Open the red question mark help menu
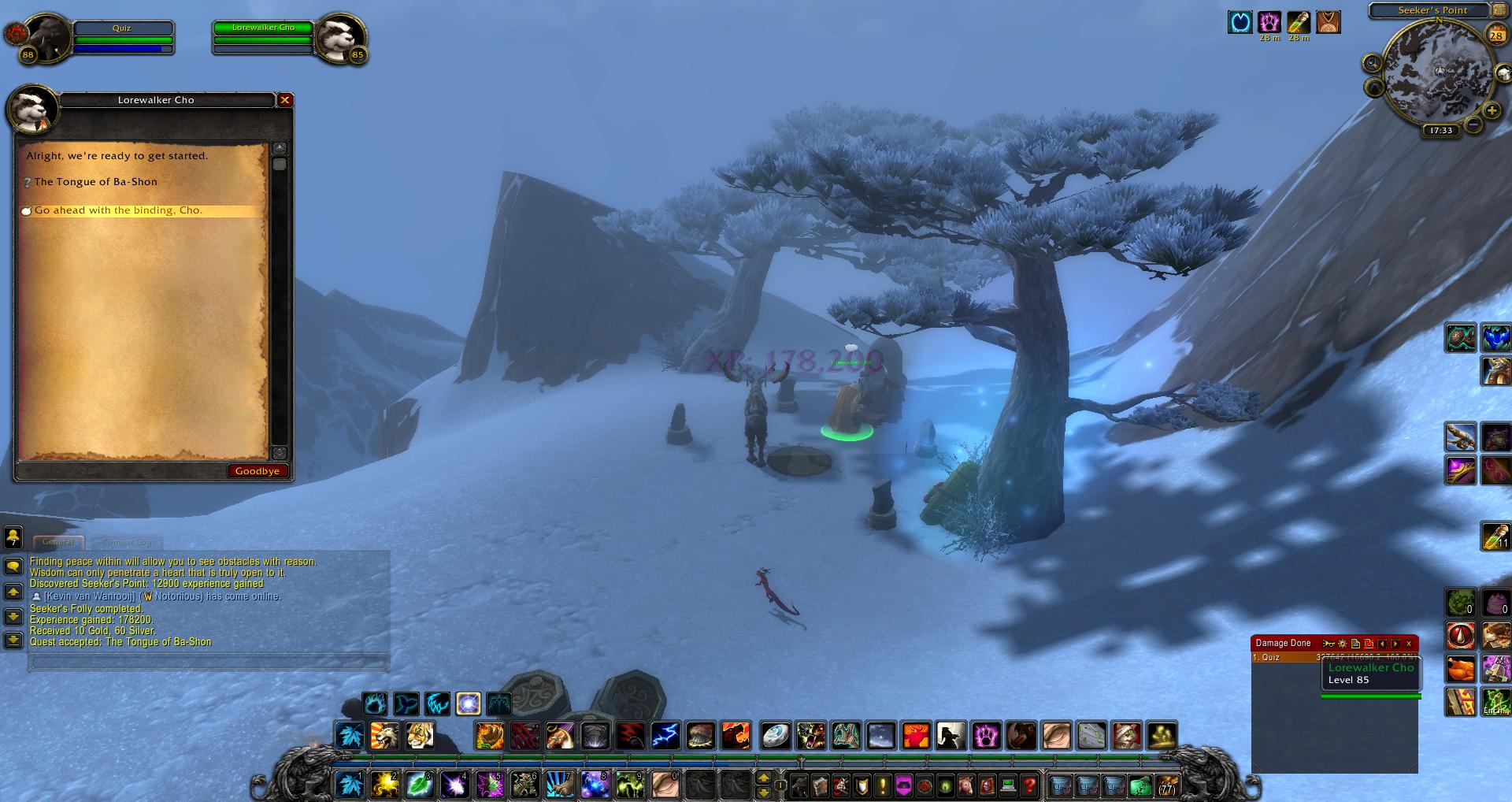The width and height of the screenshot is (1512, 802). tap(1029, 785)
